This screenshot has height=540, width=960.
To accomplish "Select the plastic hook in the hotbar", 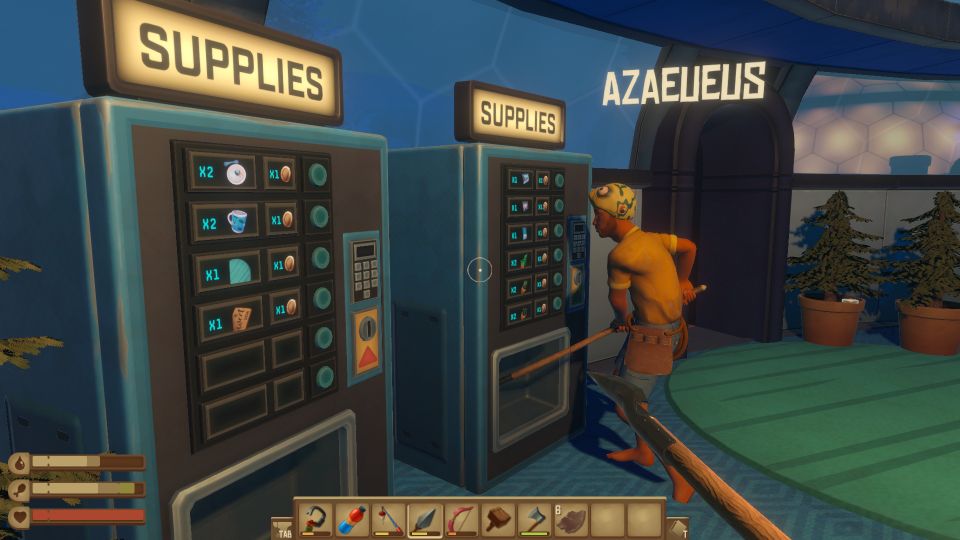I will [317, 520].
